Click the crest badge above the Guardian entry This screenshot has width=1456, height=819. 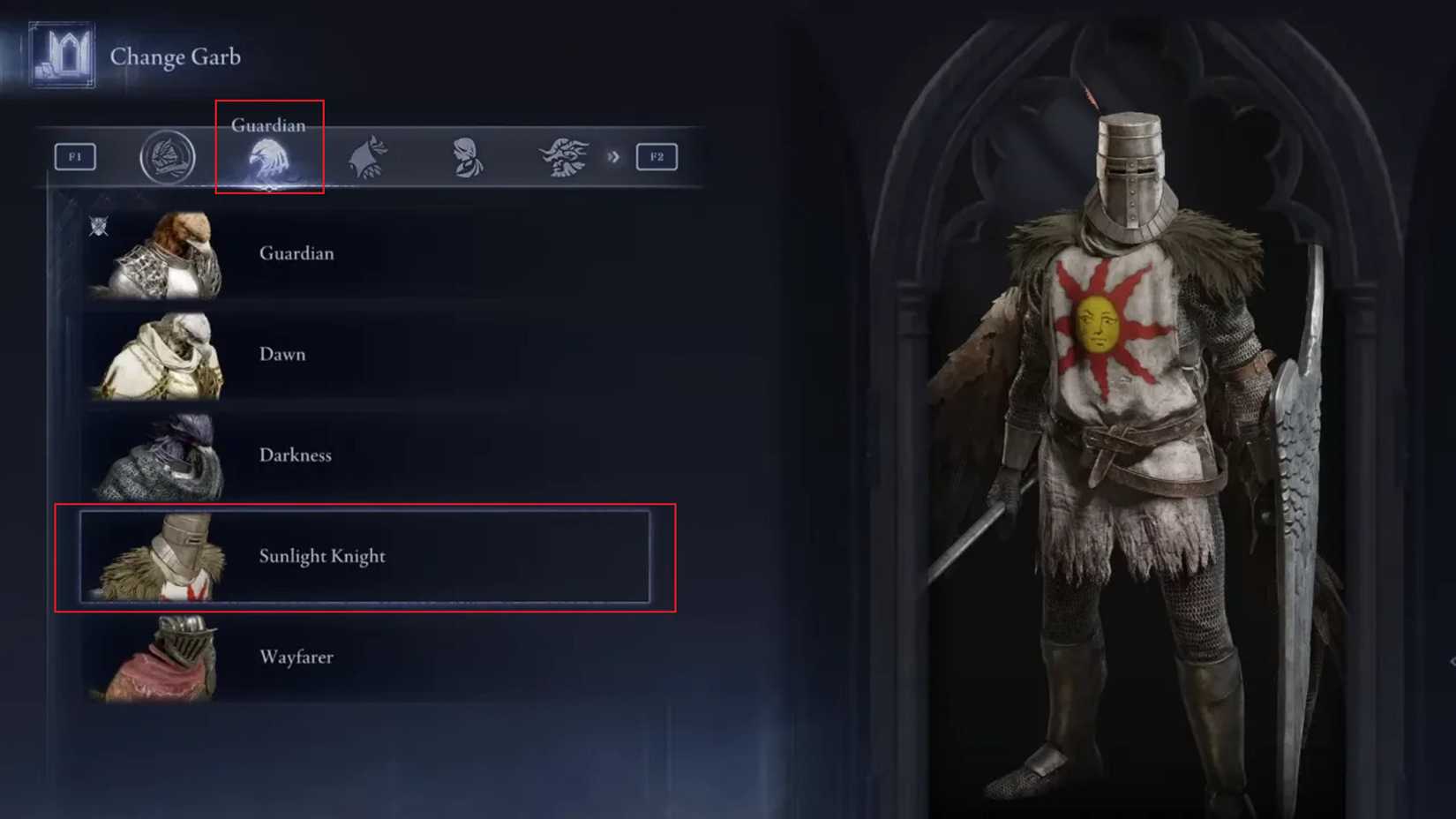(x=100, y=227)
